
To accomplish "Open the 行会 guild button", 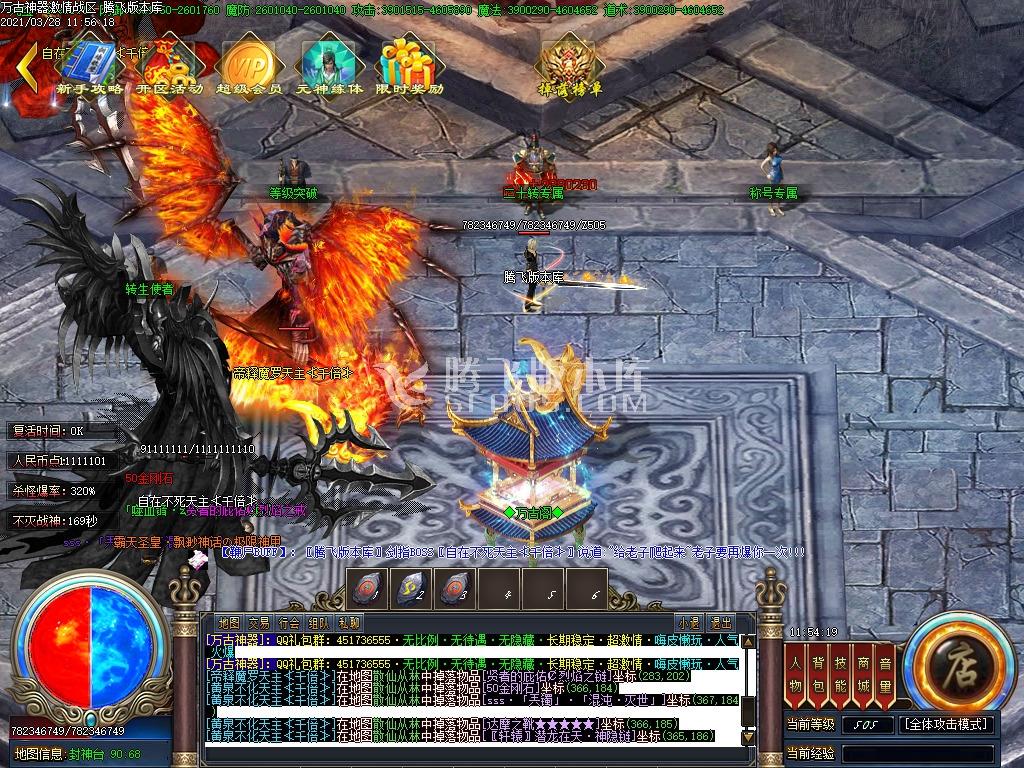I will (289, 622).
